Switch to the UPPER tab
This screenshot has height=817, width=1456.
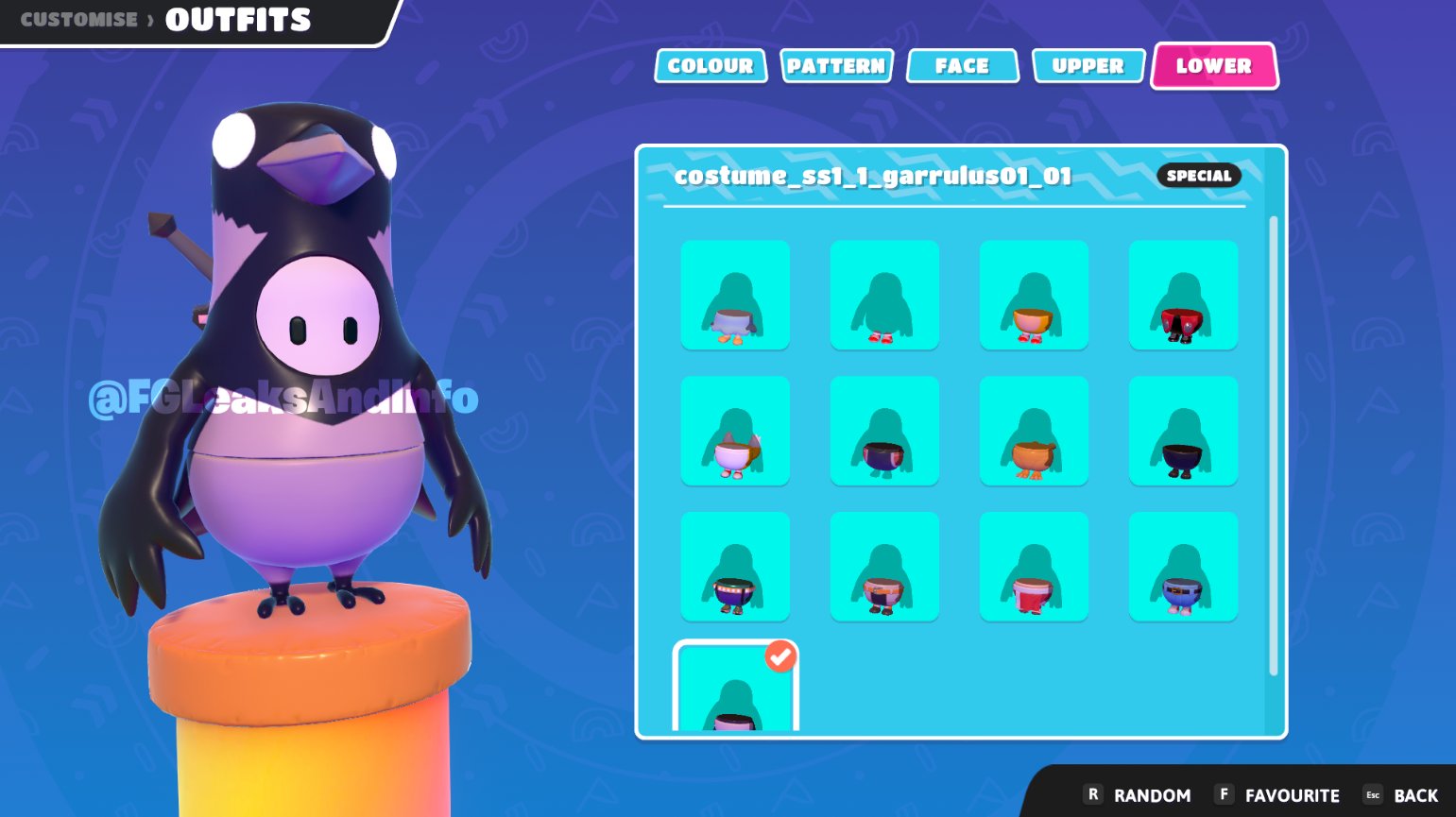1088,65
